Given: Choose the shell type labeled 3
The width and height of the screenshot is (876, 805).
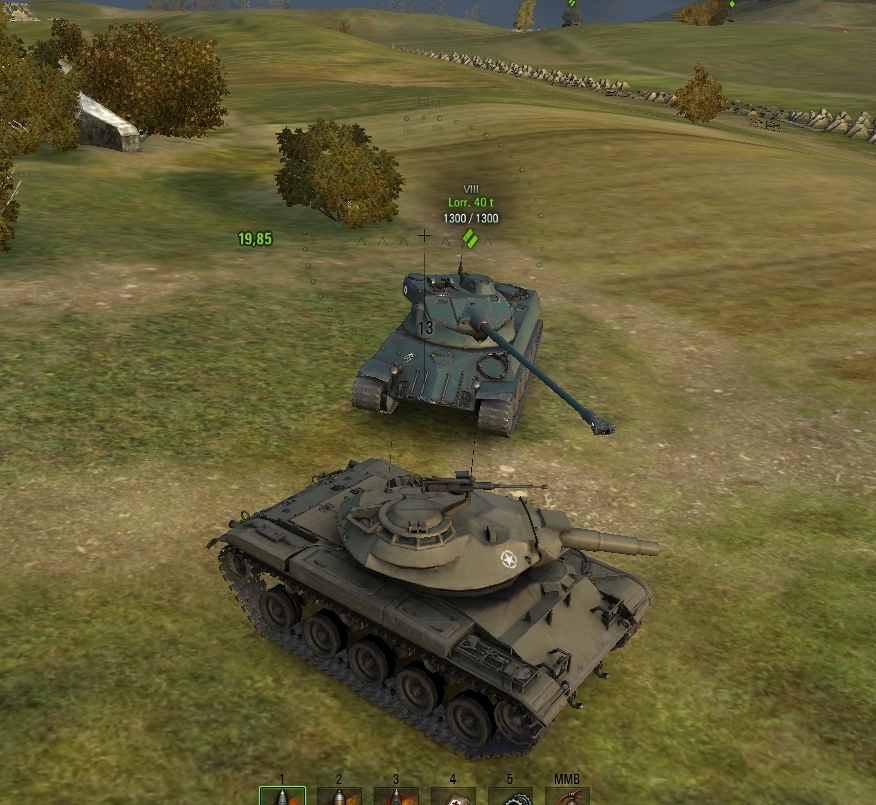Looking at the screenshot, I should coord(396,797).
